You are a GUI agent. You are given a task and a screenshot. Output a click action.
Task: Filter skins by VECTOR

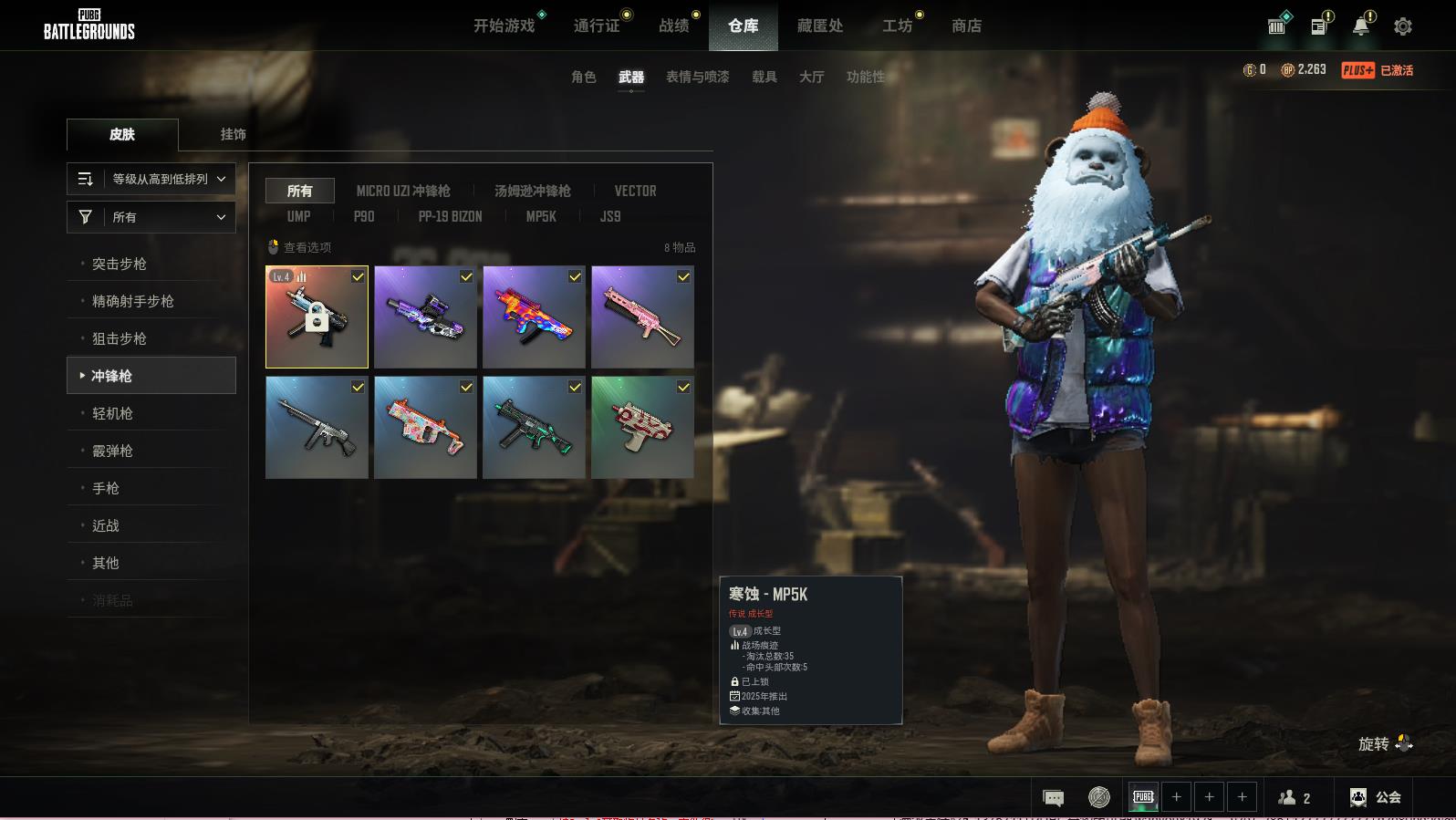pyautogui.click(x=635, y=191)
